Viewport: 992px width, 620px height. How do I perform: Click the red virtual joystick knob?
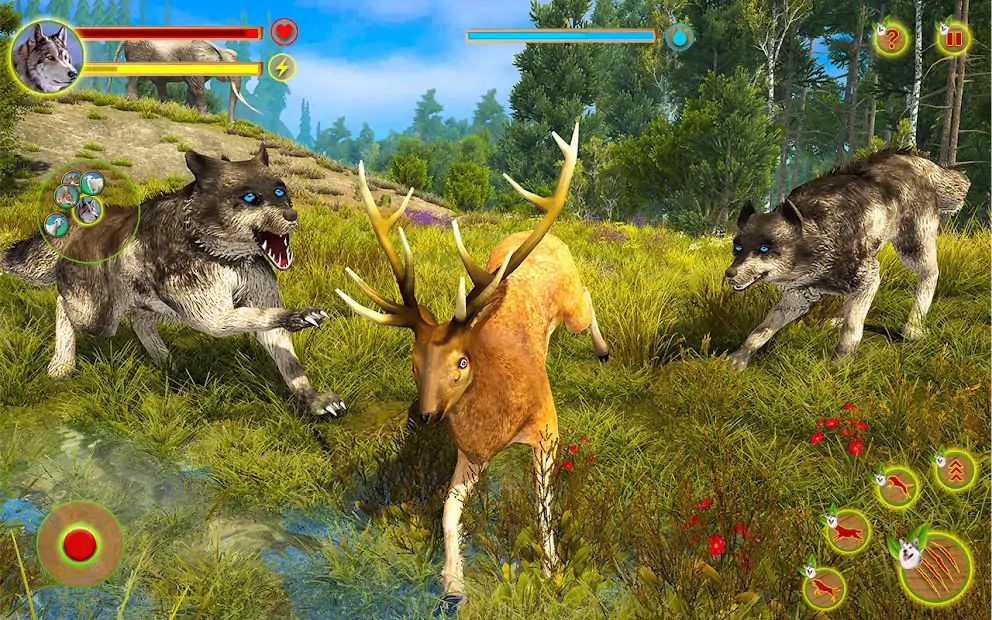79,544
